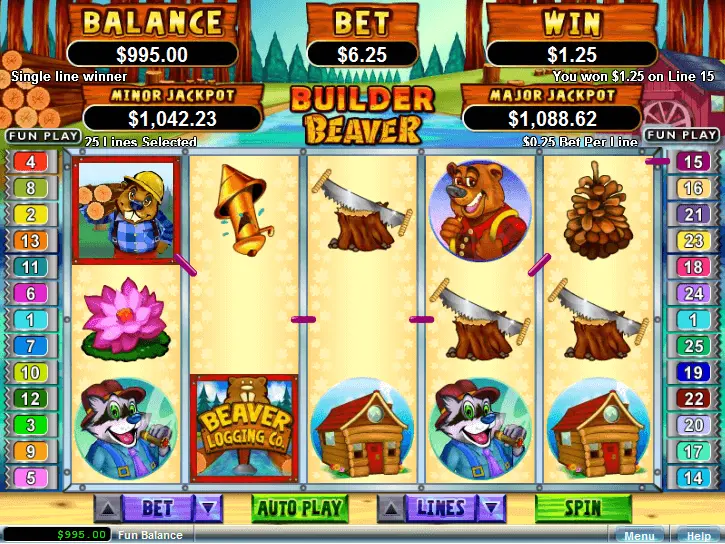This screenshot has height=544, width=725.
Task: Start Auto Play mode
Action: 298,508
